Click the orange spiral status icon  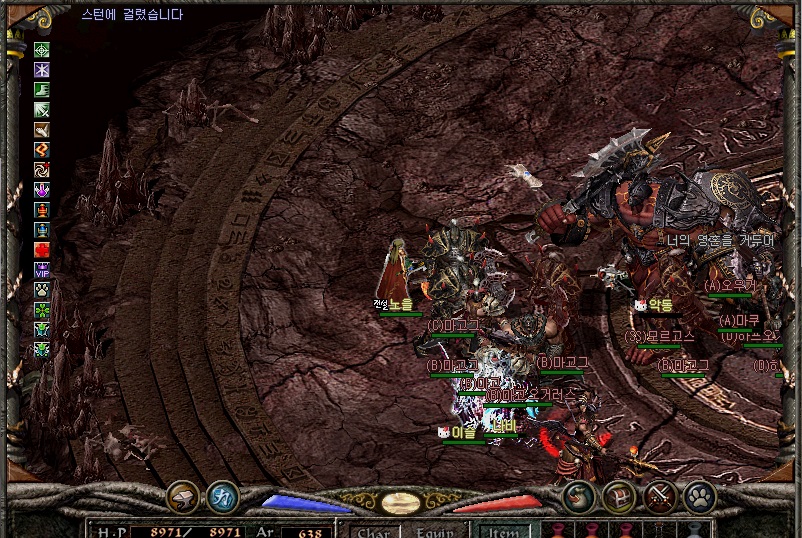(42, 170)
